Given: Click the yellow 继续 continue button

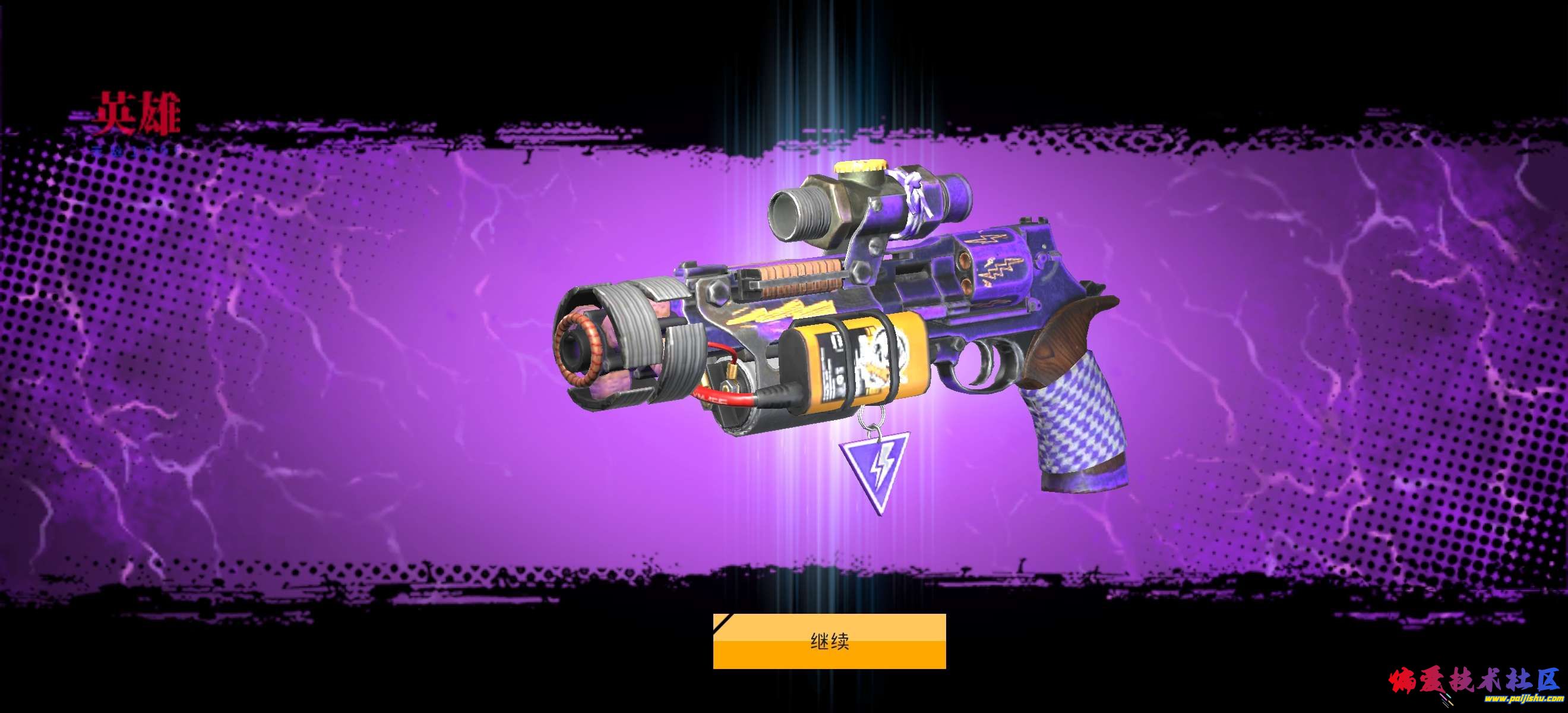Looking at the screenshot, I should (829, 641).
